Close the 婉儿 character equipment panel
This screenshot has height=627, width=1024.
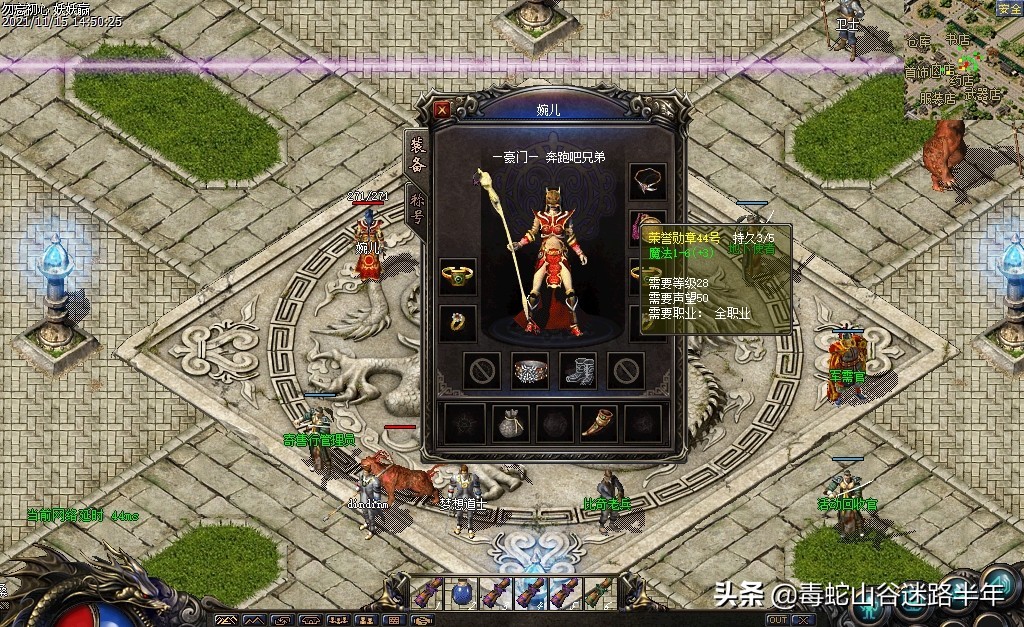442,108
